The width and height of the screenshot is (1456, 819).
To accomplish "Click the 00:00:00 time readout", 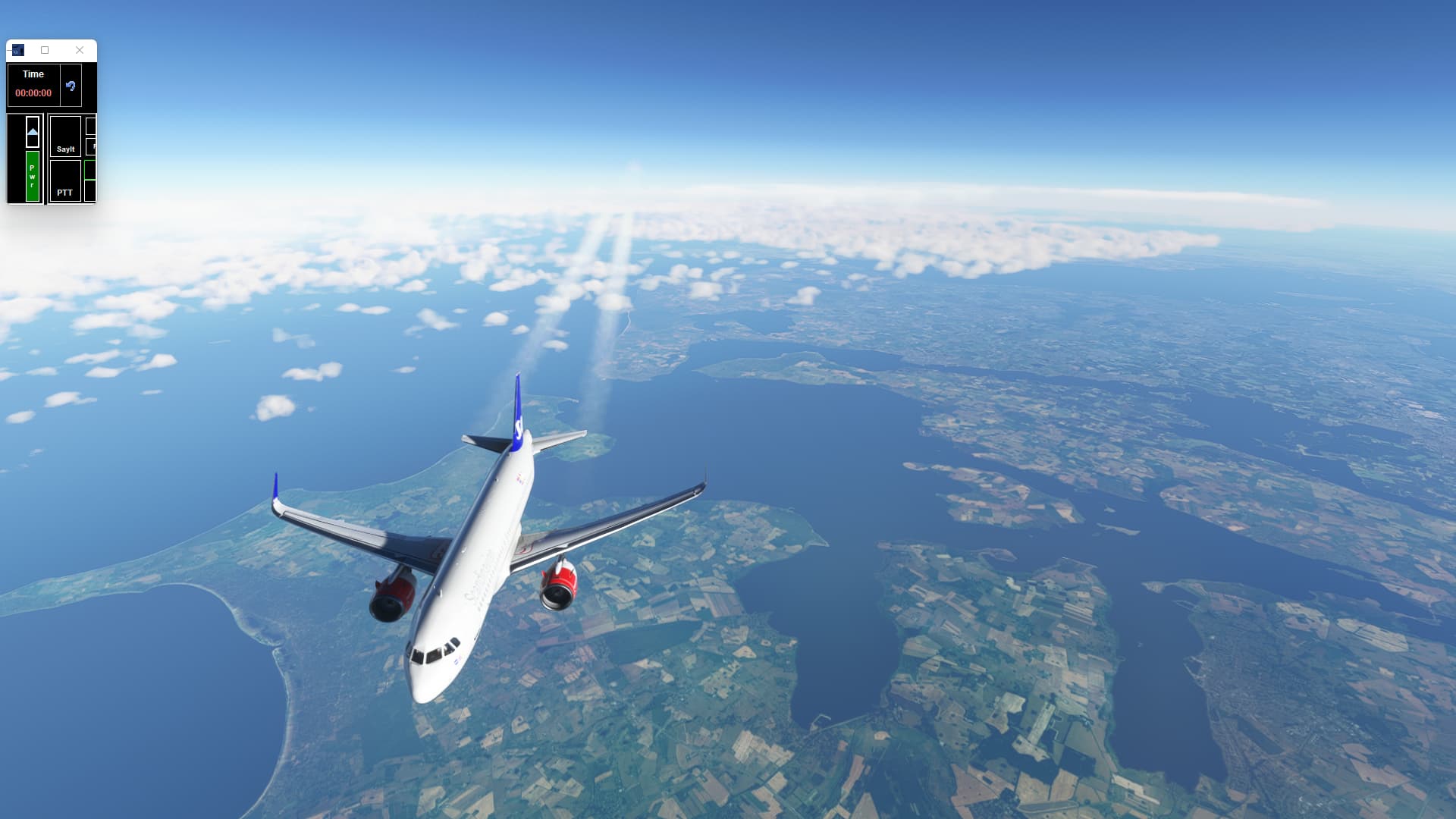I will point(33,92).
